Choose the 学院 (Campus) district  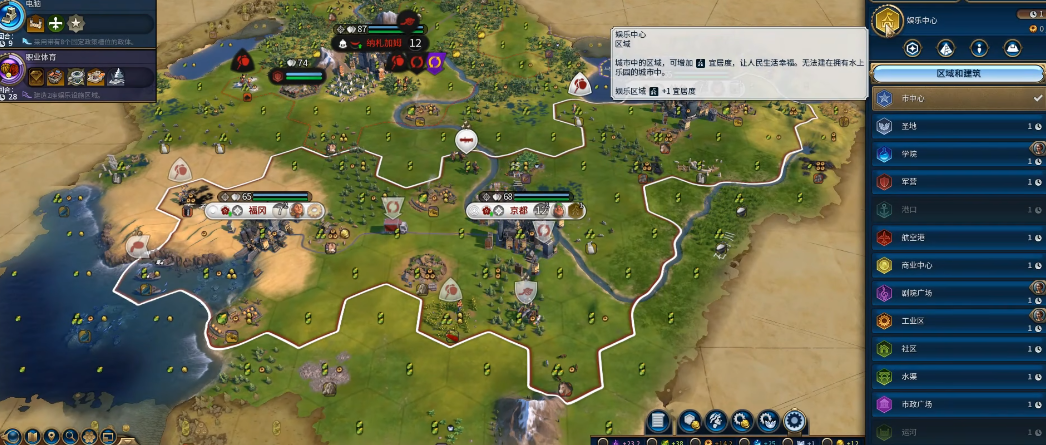(x=950, y=154)
